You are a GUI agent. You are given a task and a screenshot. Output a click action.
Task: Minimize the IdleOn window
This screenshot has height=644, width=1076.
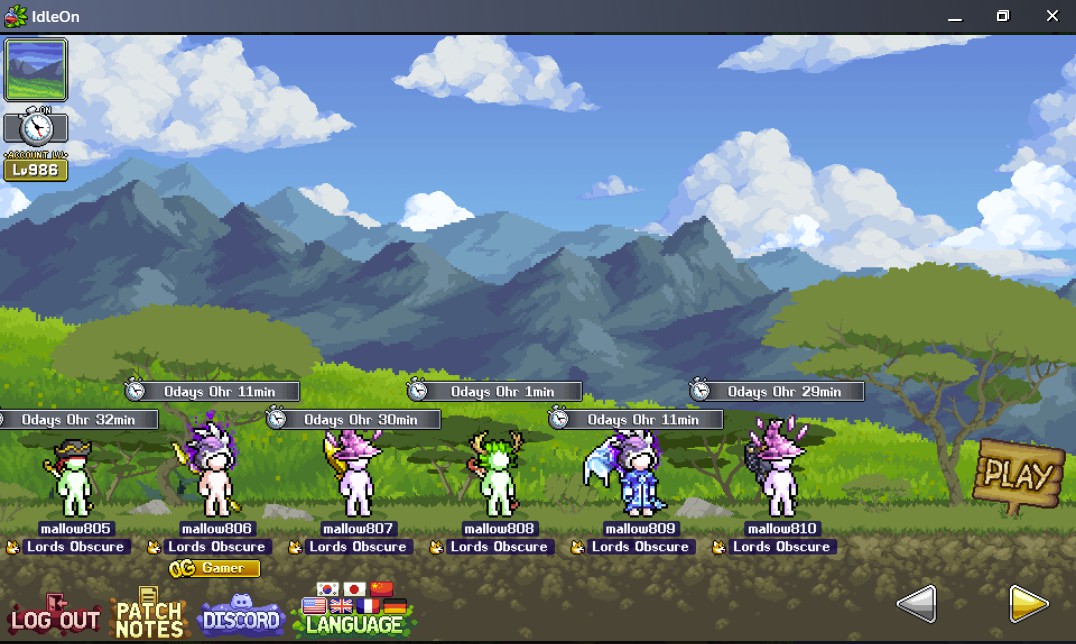955,16
